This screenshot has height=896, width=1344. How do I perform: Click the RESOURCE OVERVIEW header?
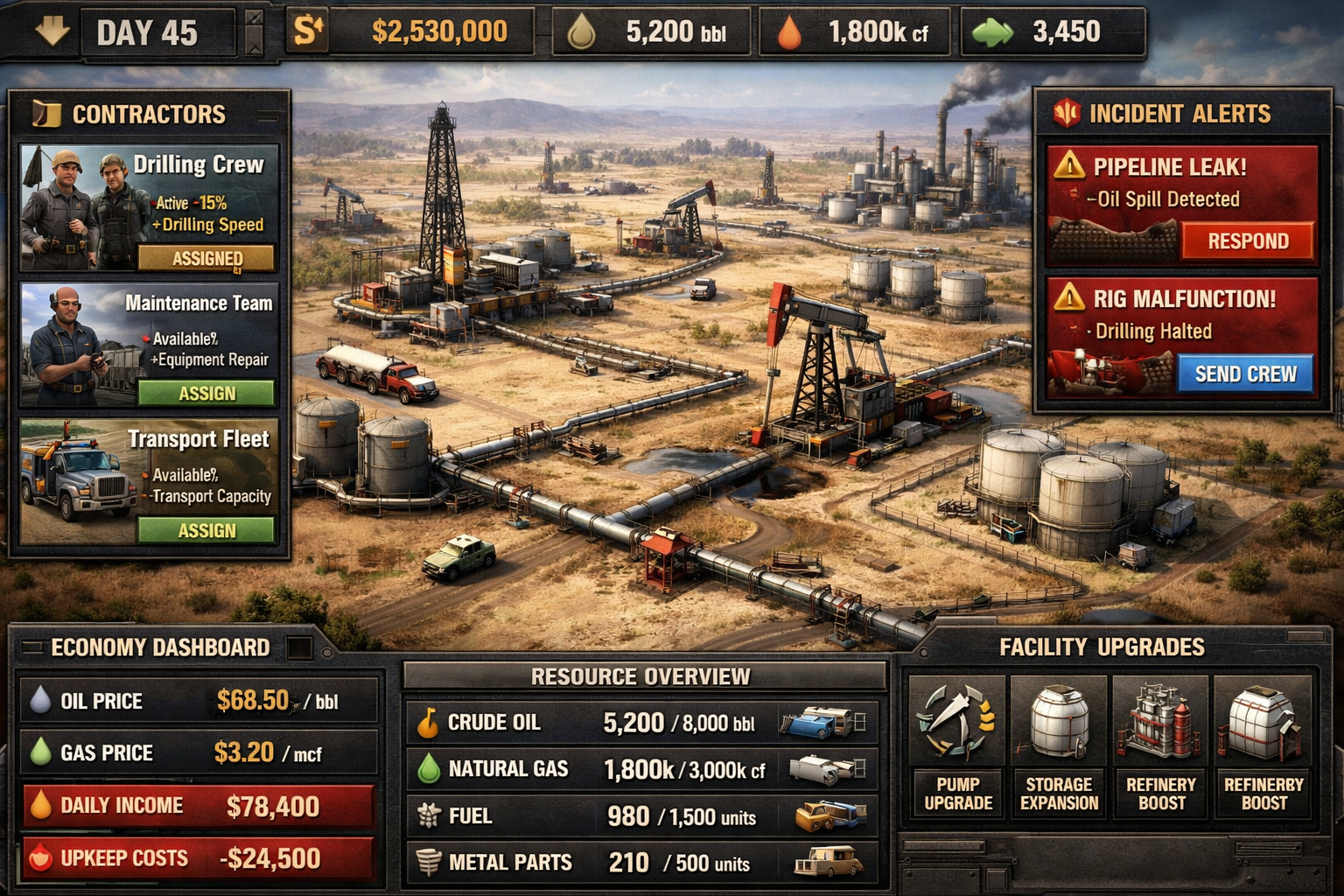tap(640, 675)
